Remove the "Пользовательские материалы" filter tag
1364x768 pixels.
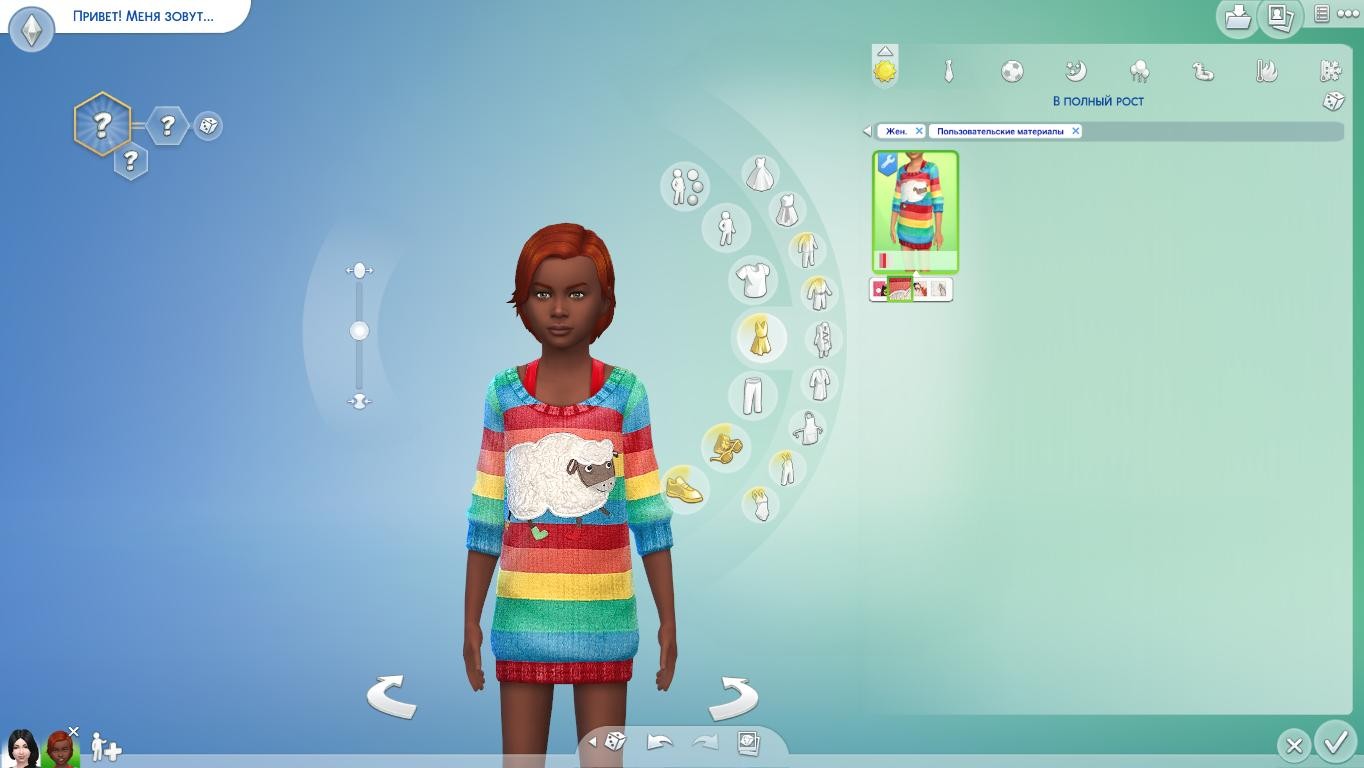[1076, 131]
